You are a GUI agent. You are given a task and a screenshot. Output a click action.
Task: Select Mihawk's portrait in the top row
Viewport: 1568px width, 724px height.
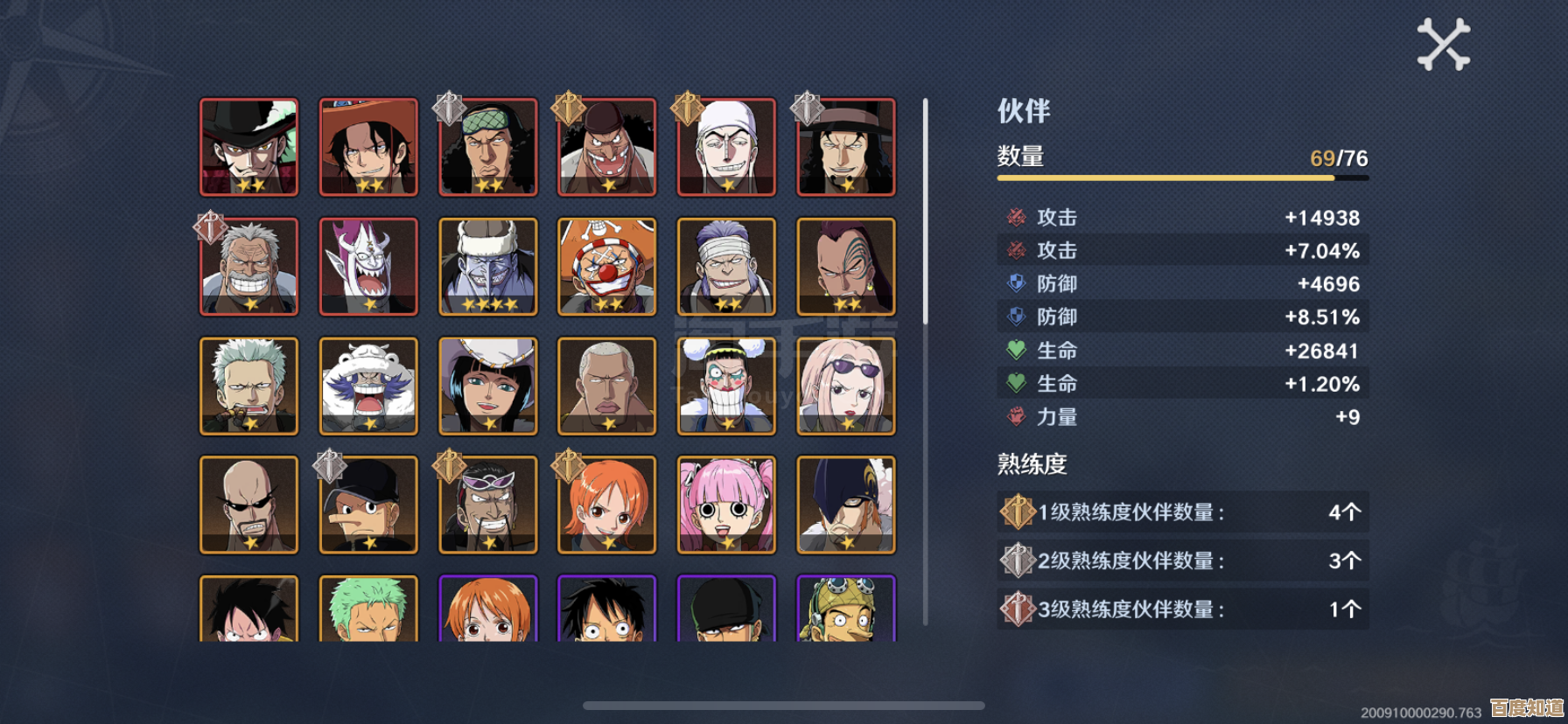(249, 147)
